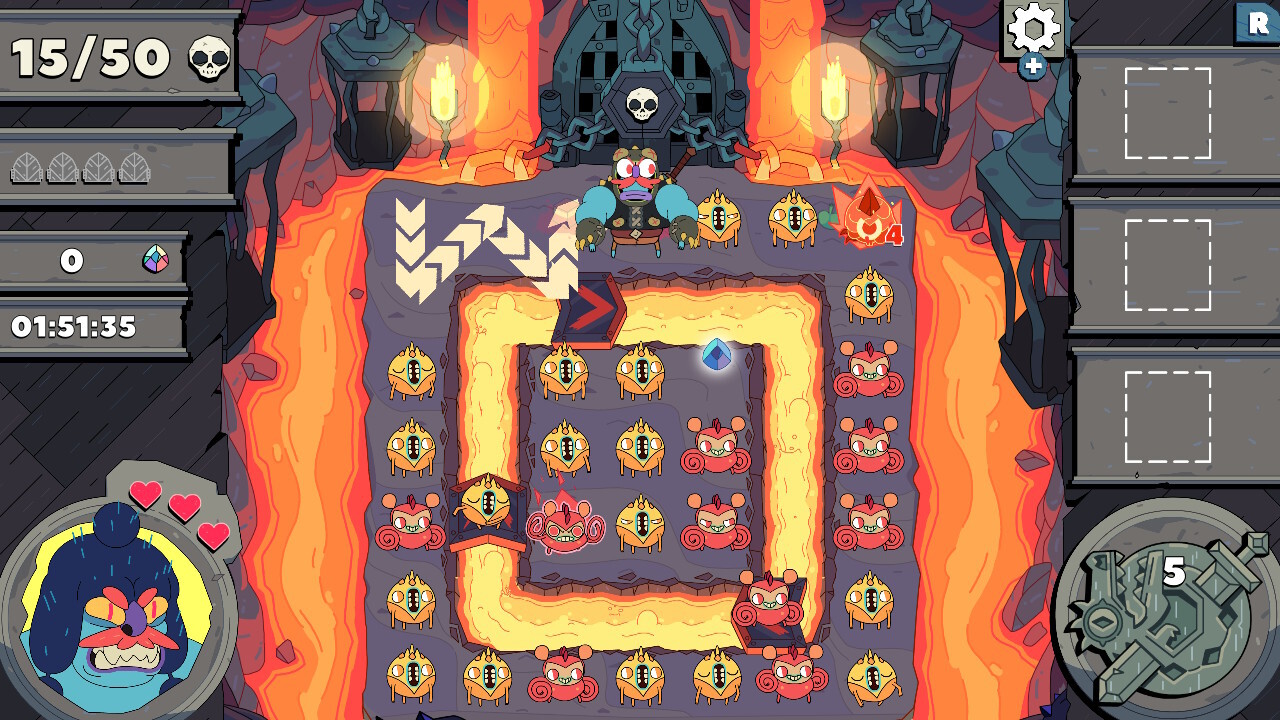Click the R restart button
Image resolution: width=1280 pixels, height=720 pixels.
click(1257, 22)
